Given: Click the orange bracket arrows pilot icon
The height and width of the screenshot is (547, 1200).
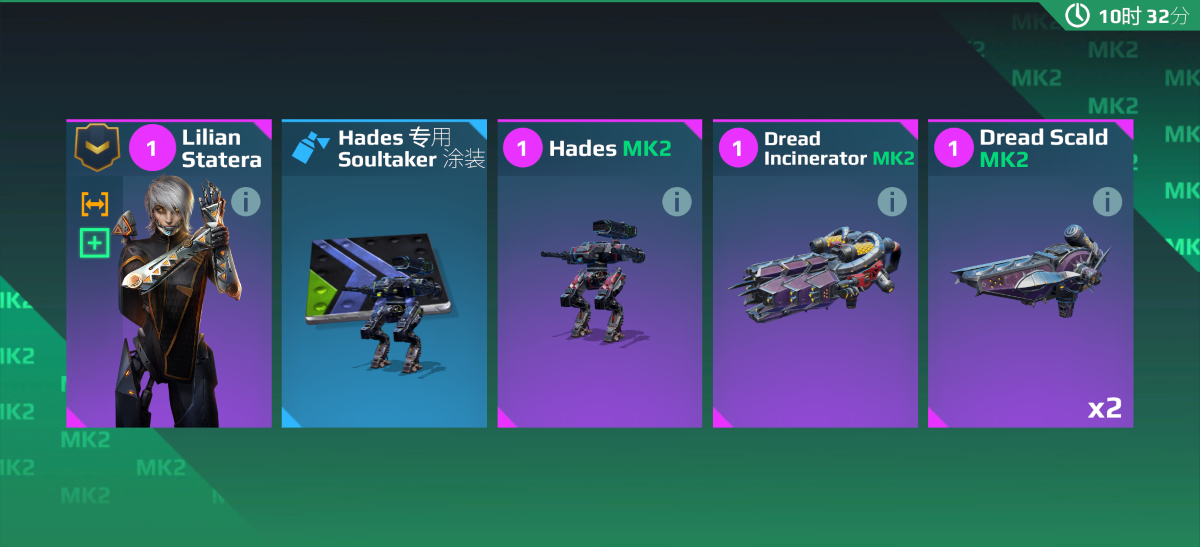Looking at the screenshot, I should 95,204.
